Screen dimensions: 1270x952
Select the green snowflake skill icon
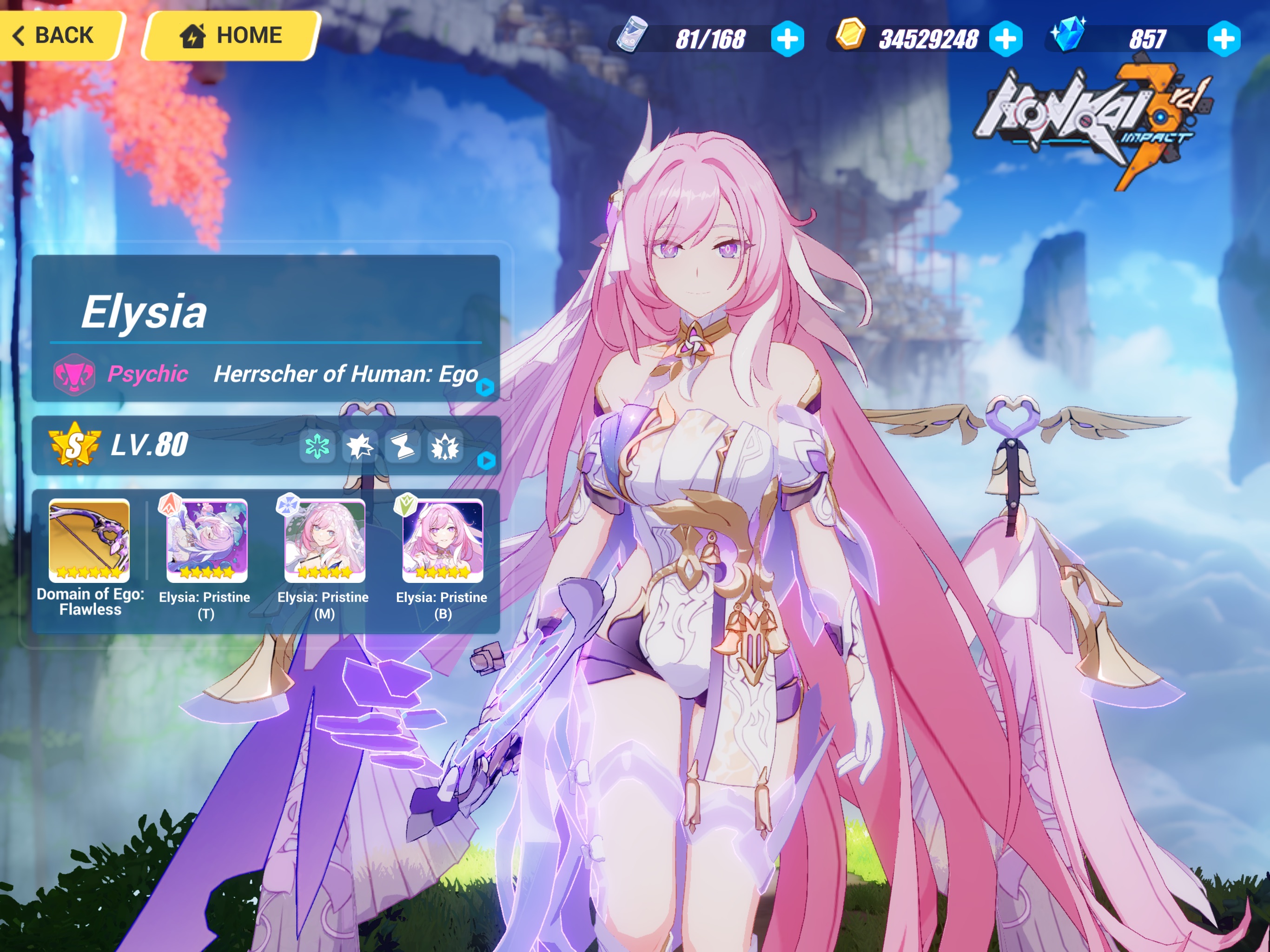317,448
